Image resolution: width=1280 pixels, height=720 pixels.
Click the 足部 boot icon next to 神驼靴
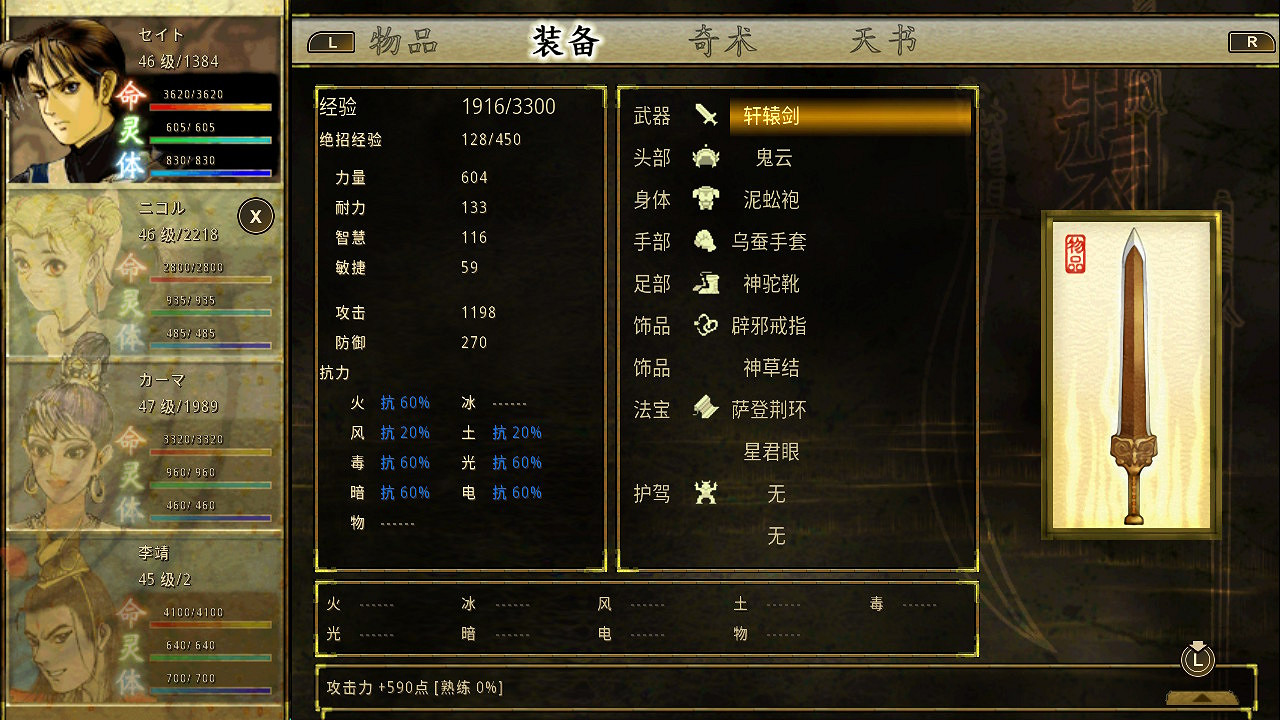pyautogui.click(x=707, y=283)
